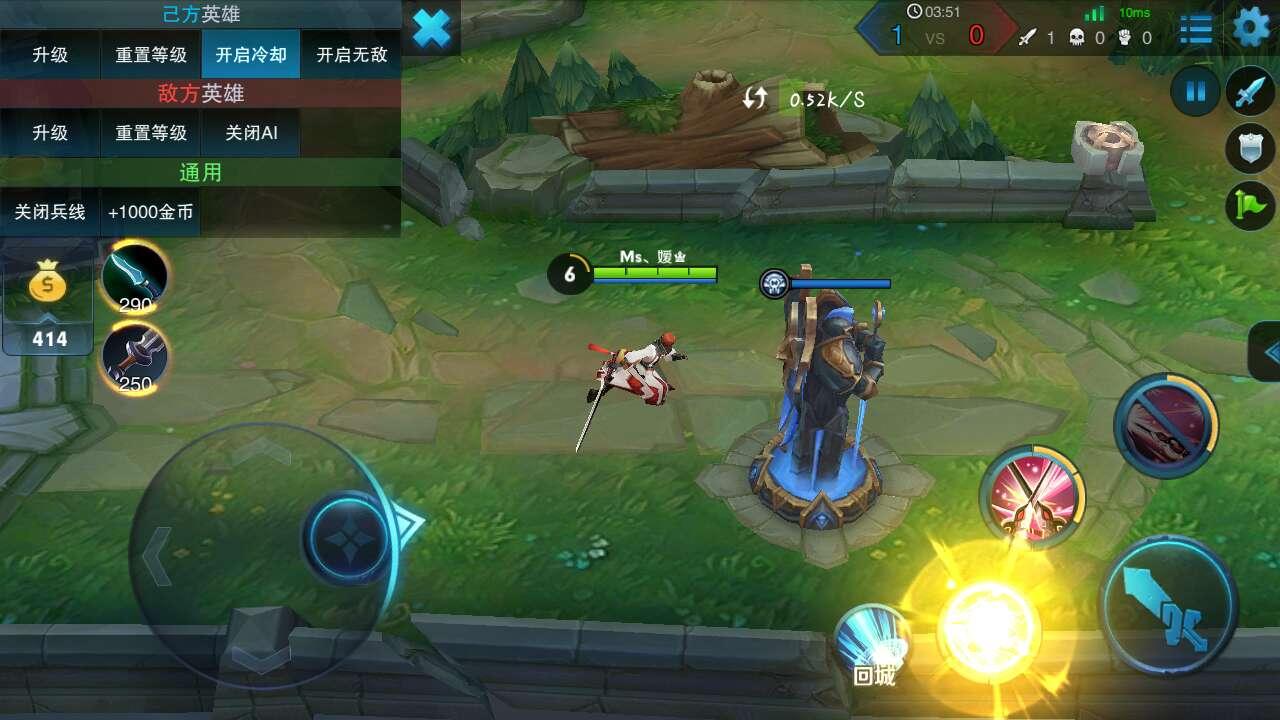Toggle the 开启冷却 button
The image size is (1280, 720).
(251, 55)
